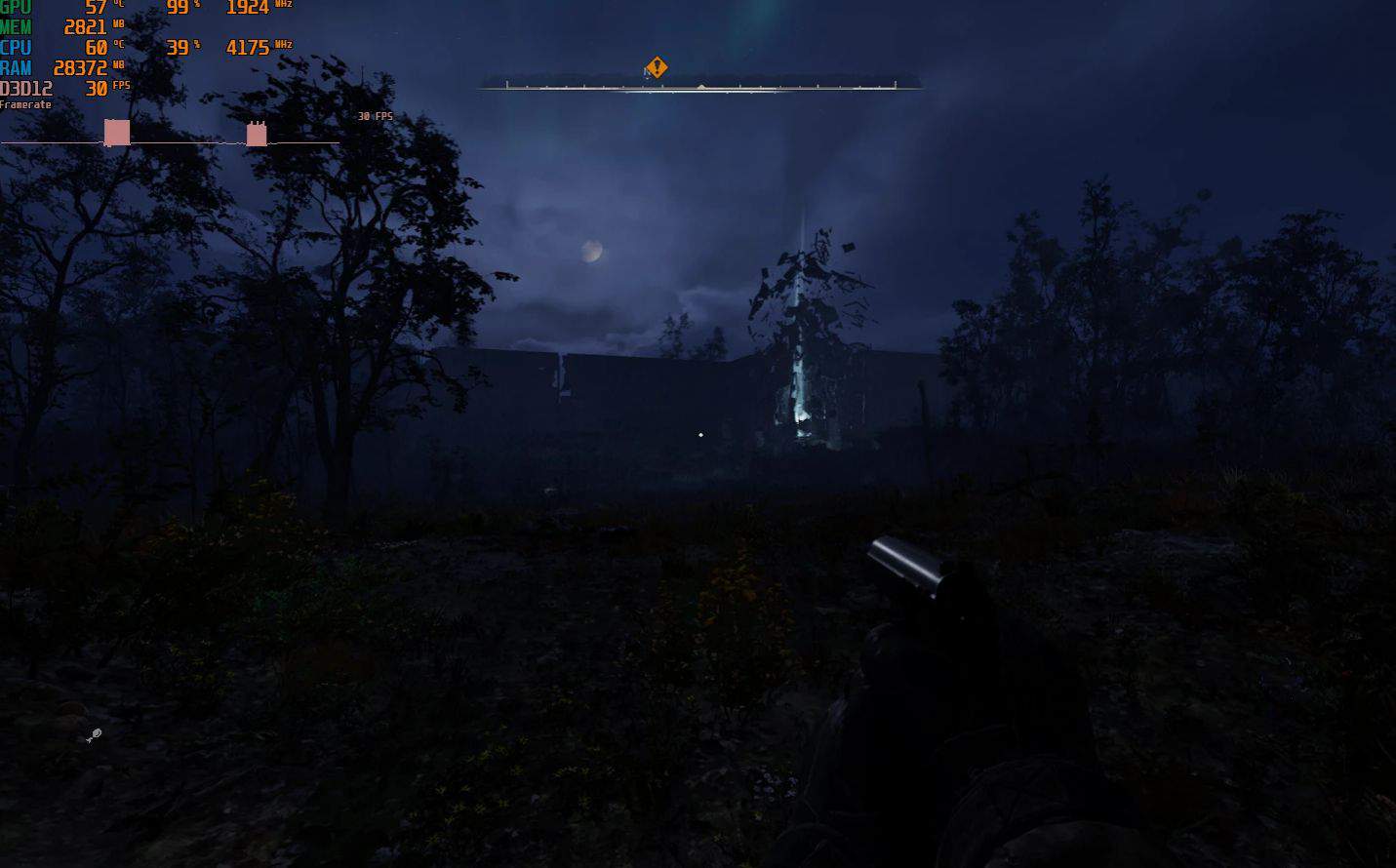The image size is (1396, 868).
Task: Select the yellow quest exclamation marker on compass
Action: point(656,66)
